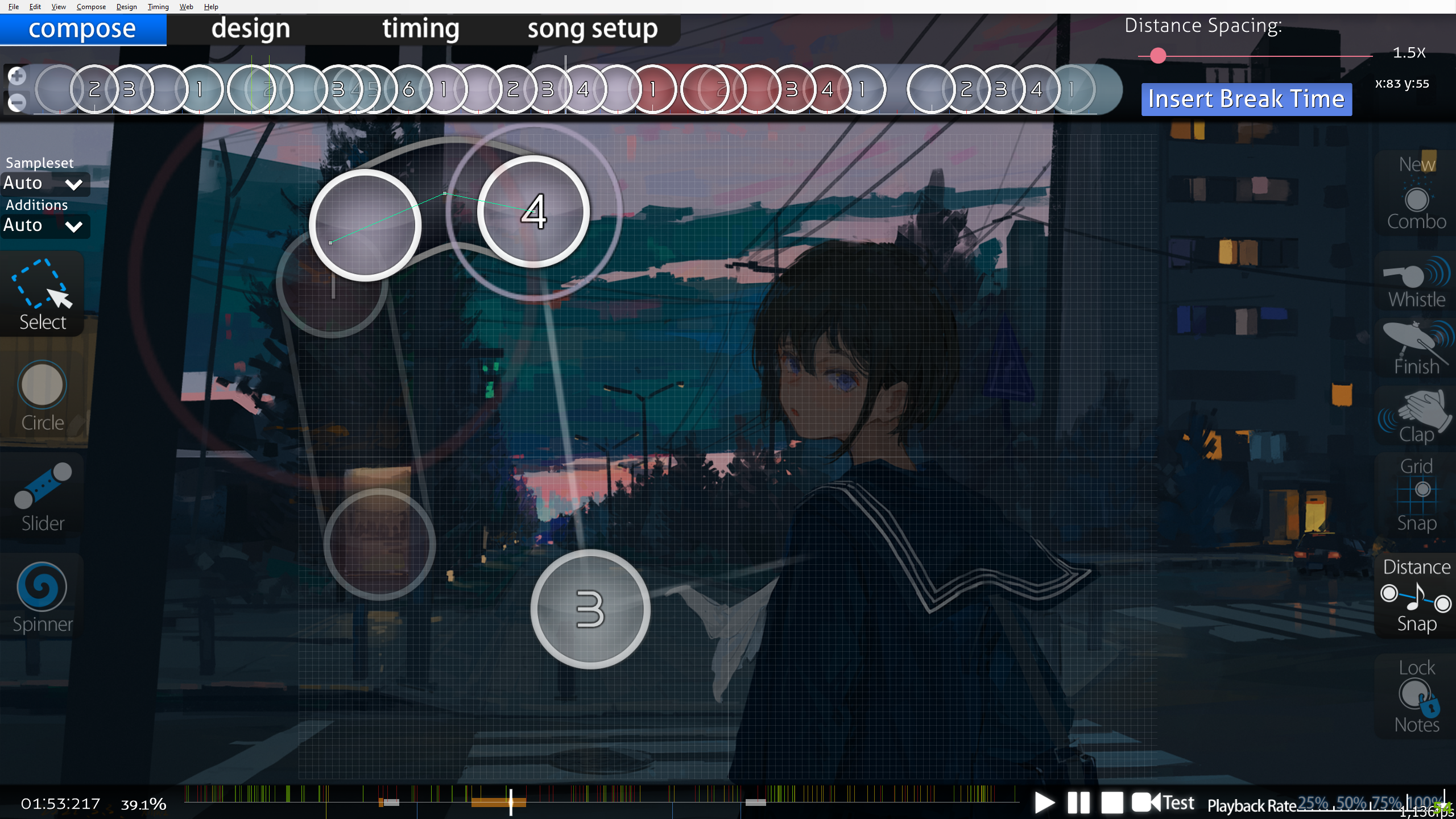Toggle the Finish hitsound
Screen dimensions: 1456x819
[x=1416, y=348]
